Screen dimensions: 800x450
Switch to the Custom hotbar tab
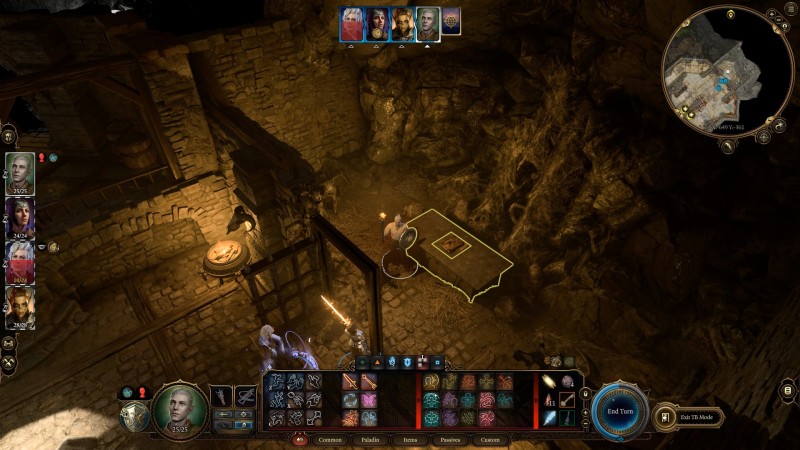point(490,439)
